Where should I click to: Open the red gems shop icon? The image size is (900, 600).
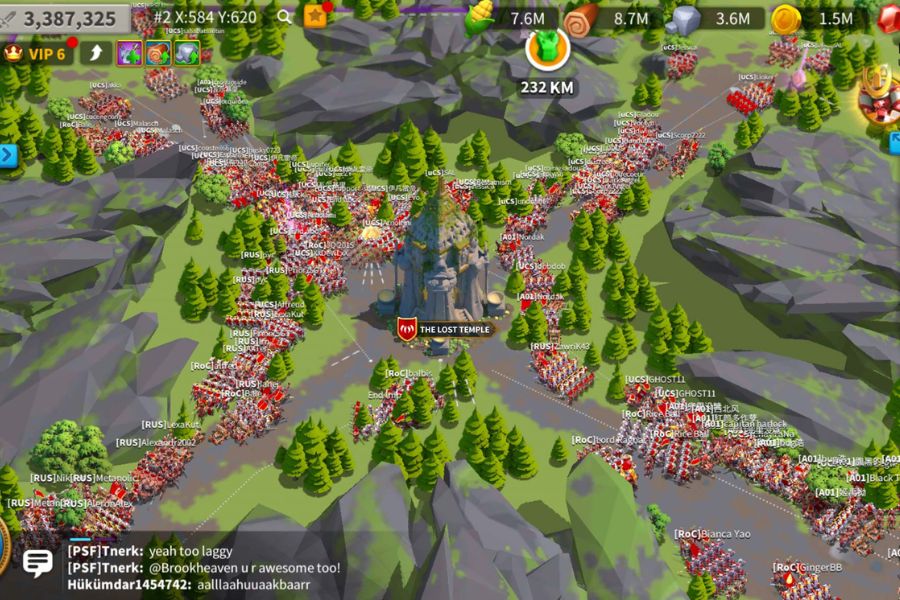point(889,18)
